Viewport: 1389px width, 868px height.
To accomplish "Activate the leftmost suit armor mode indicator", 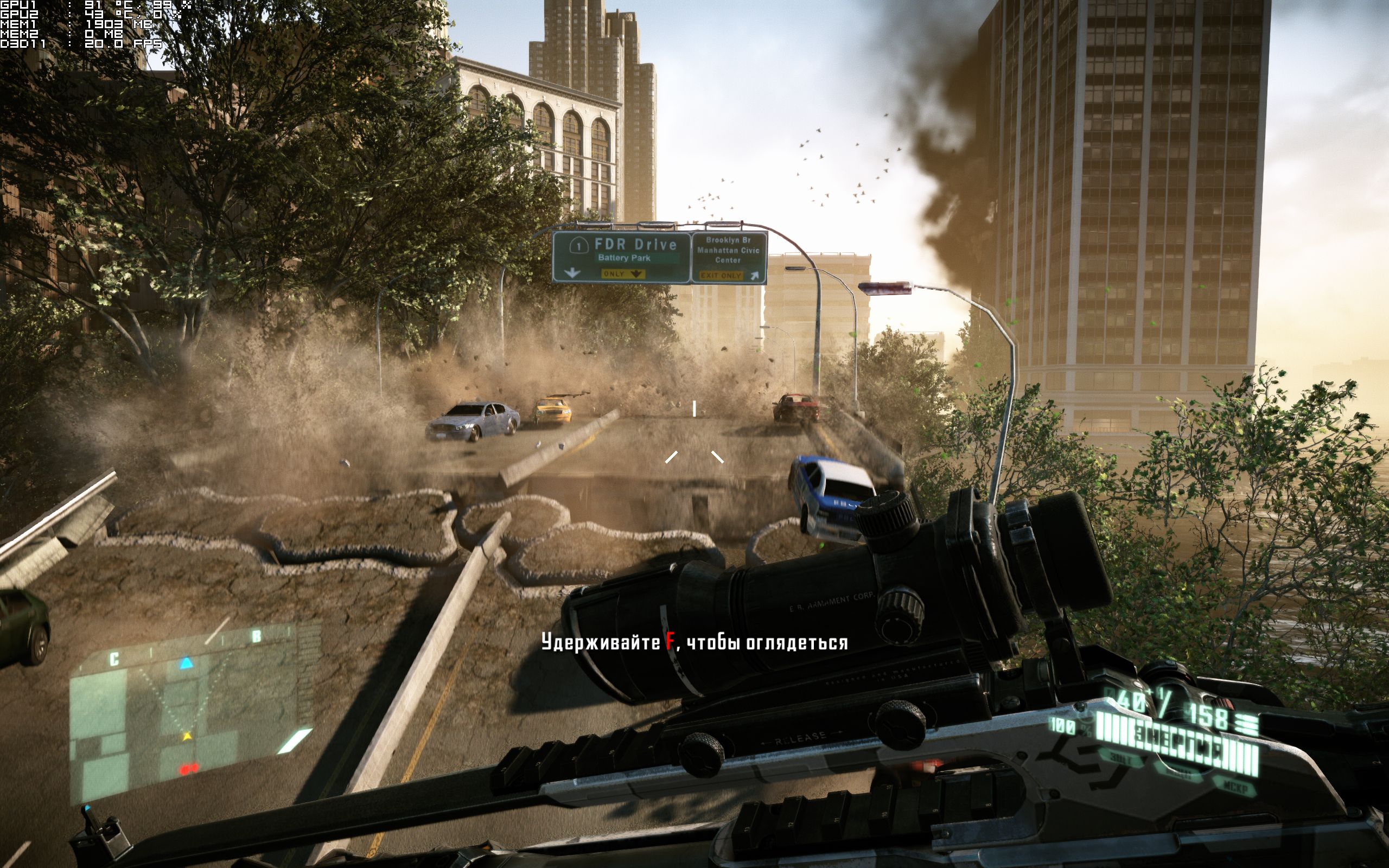I will pyautogui.click(x=1120, y=759).
